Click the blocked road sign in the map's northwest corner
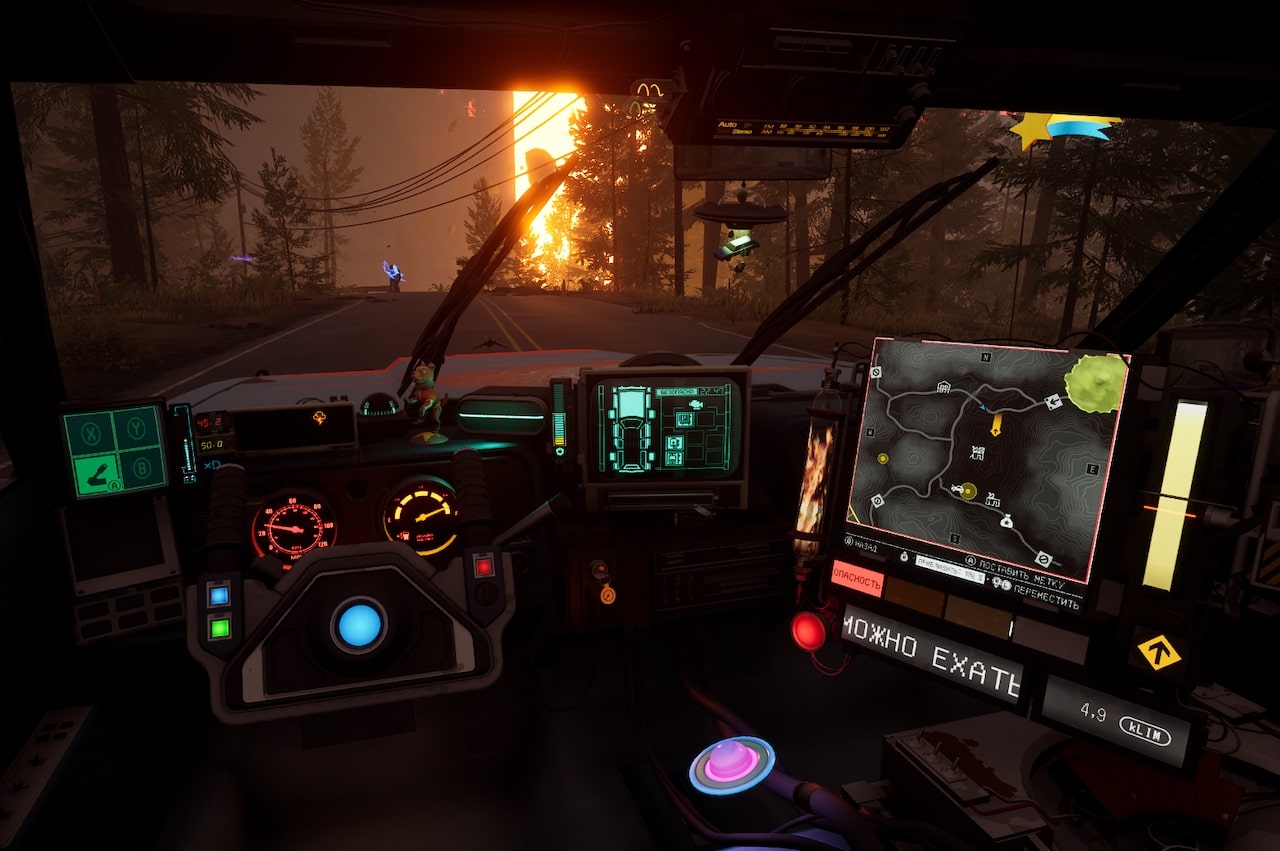 point(876,372)
